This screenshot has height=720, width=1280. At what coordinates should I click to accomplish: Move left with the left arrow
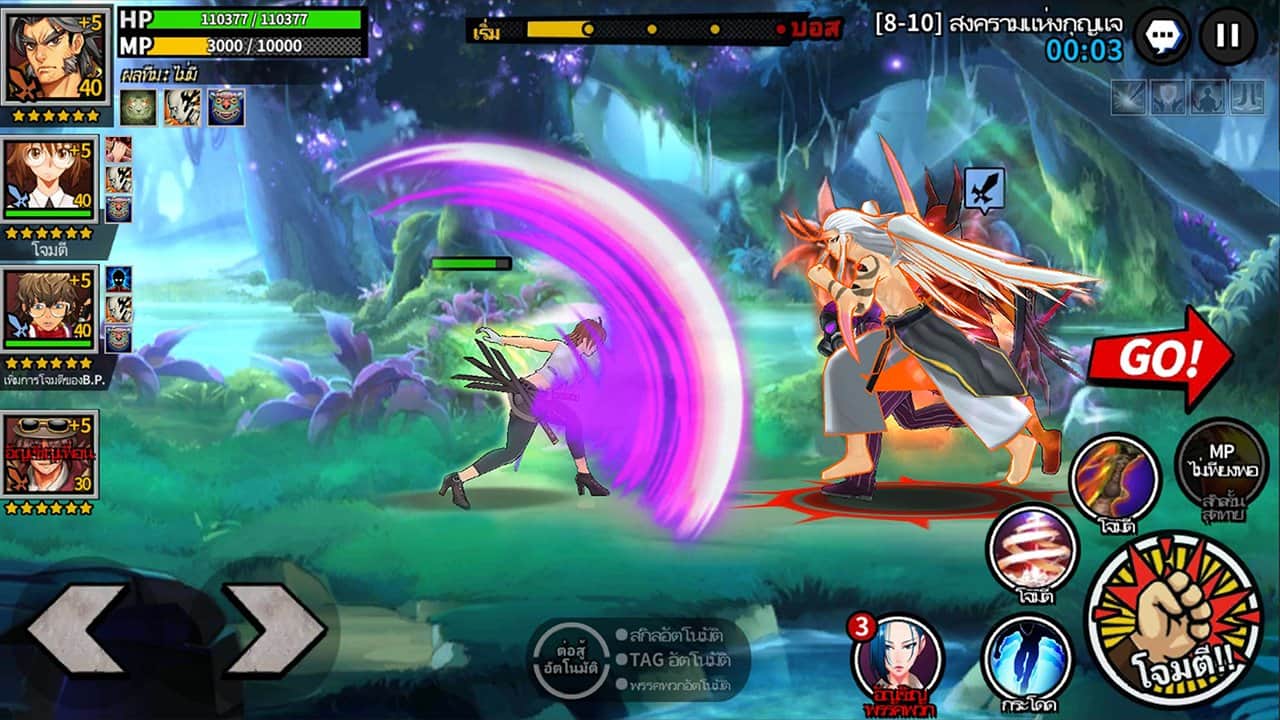[77, 630]
